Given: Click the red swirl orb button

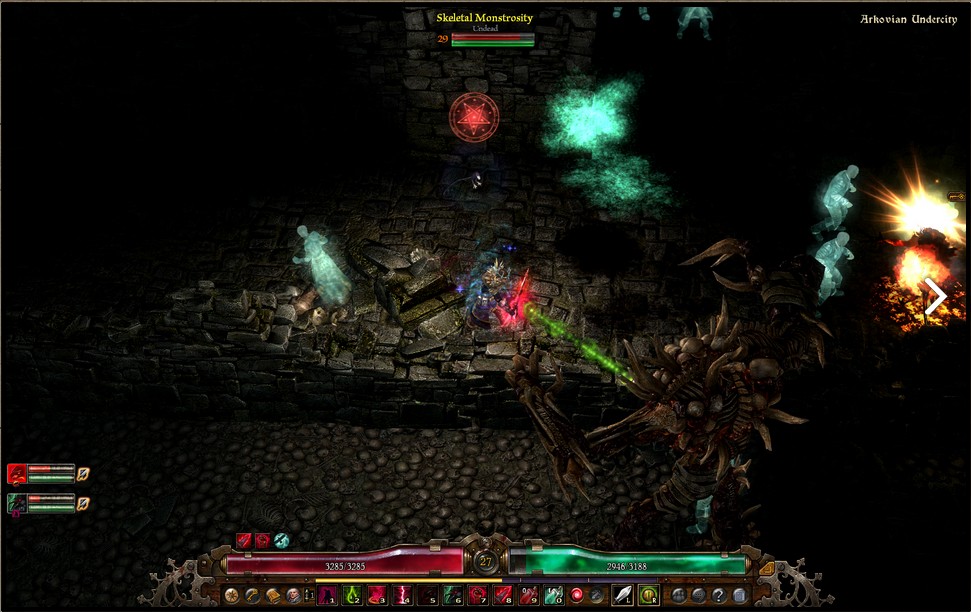Looking at the screenshot, I should coord(577,596).
